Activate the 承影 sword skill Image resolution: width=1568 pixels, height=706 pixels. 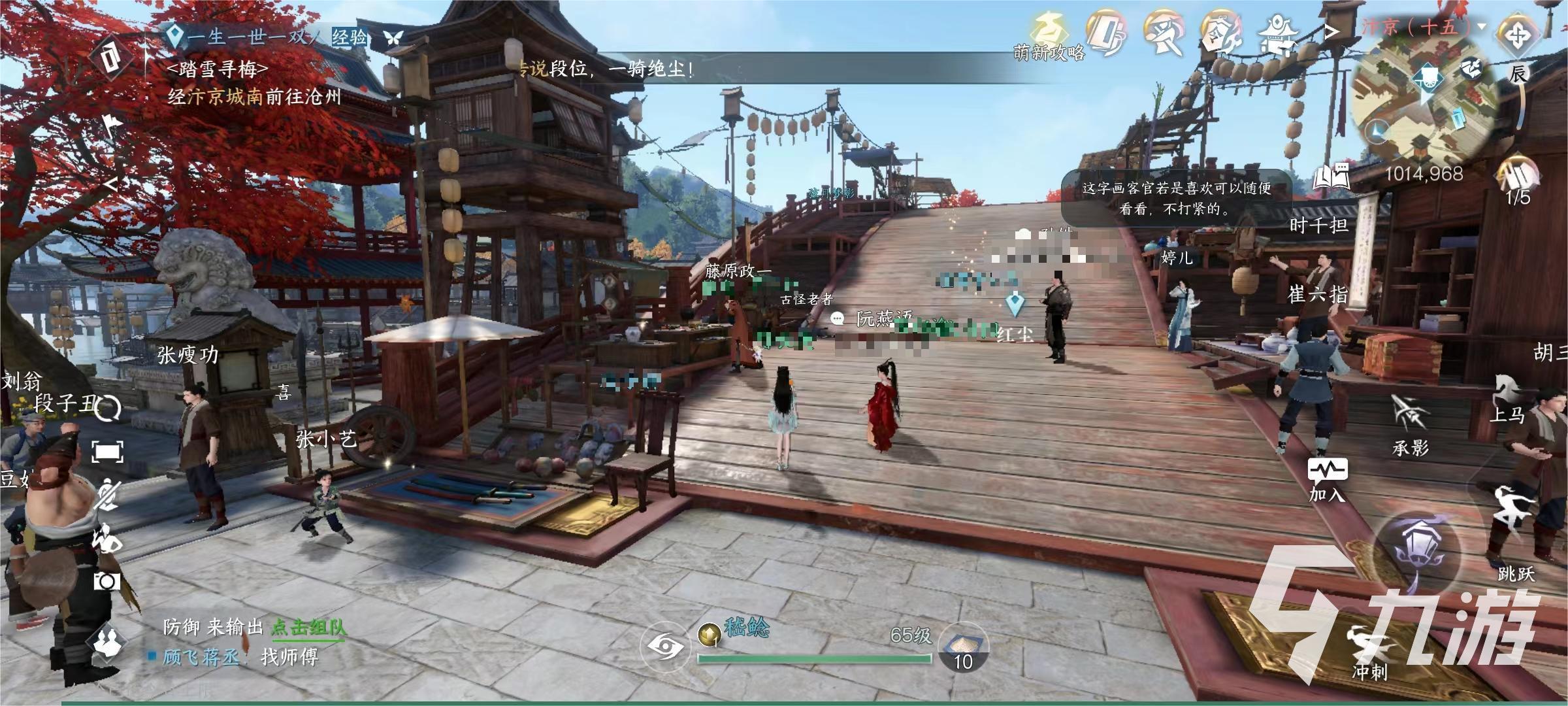point(1410,425)
